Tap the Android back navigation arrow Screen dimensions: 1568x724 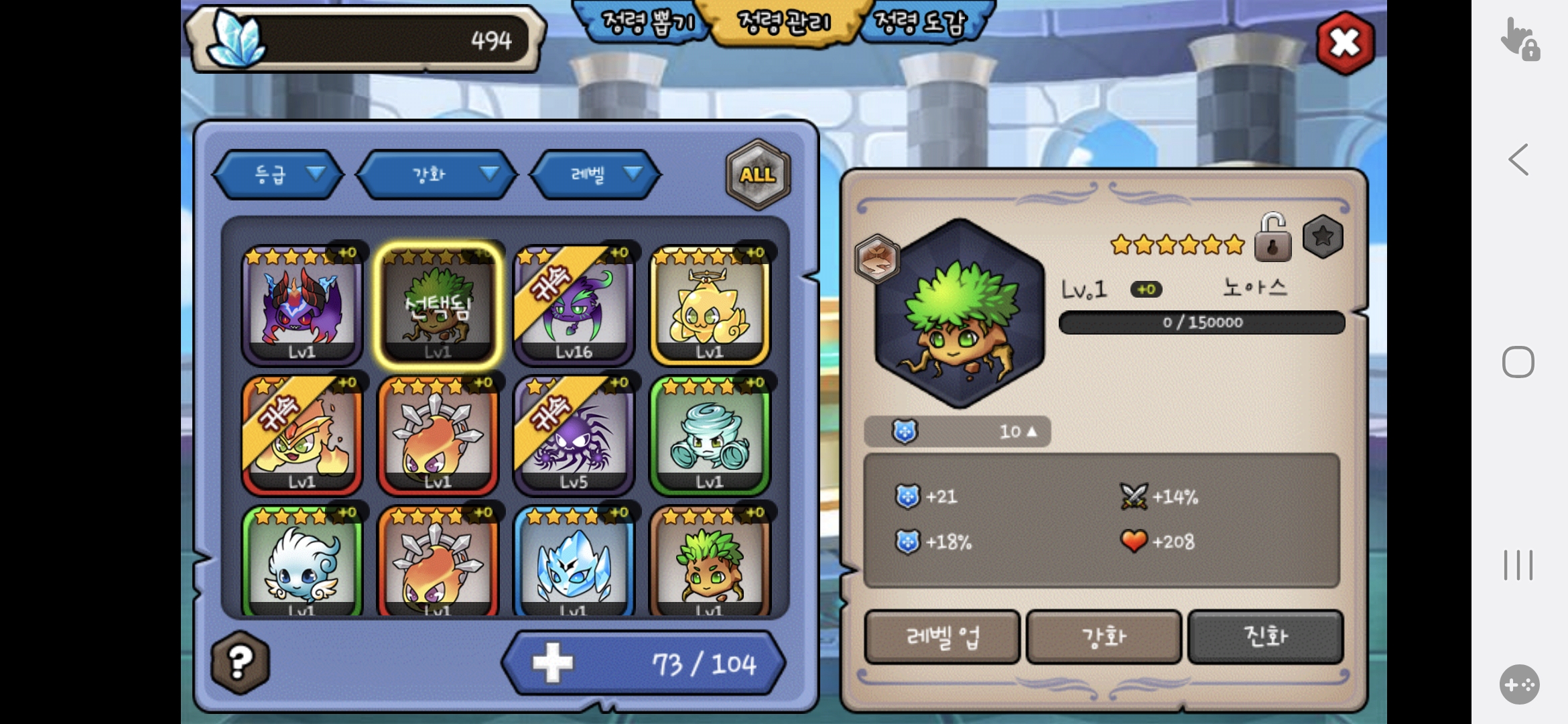1518,160
